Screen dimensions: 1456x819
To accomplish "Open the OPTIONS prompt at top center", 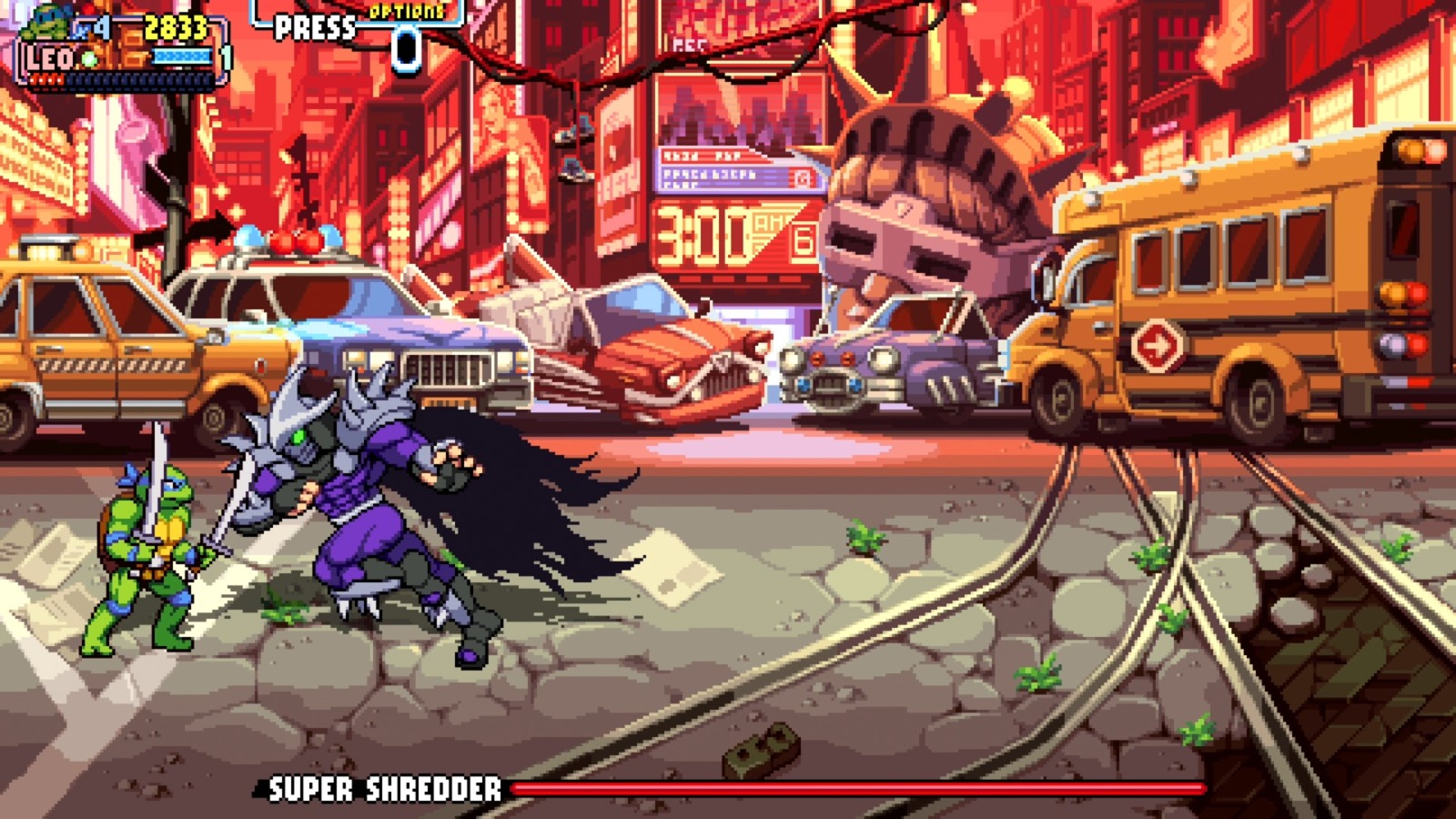I will coord(406,13).
